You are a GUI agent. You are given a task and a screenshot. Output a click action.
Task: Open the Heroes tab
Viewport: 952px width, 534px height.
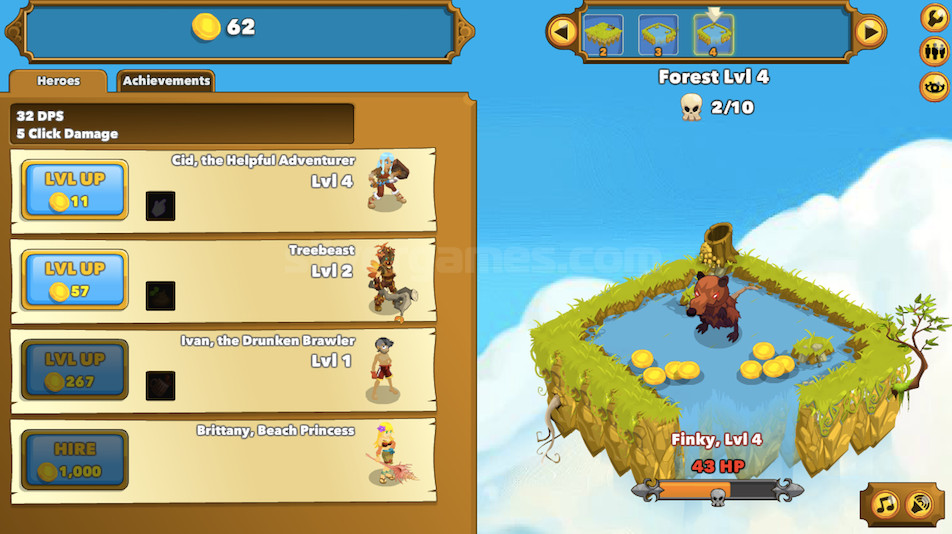tap(58, 81)
